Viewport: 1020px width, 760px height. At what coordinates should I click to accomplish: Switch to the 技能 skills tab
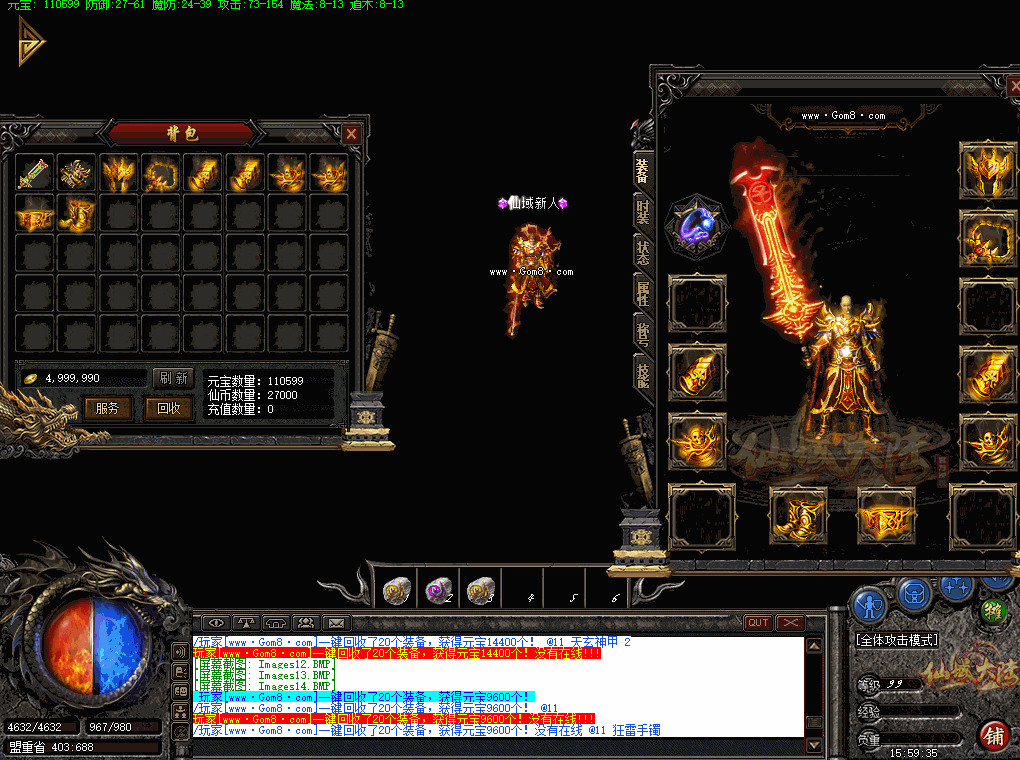[x=642, y=372]
